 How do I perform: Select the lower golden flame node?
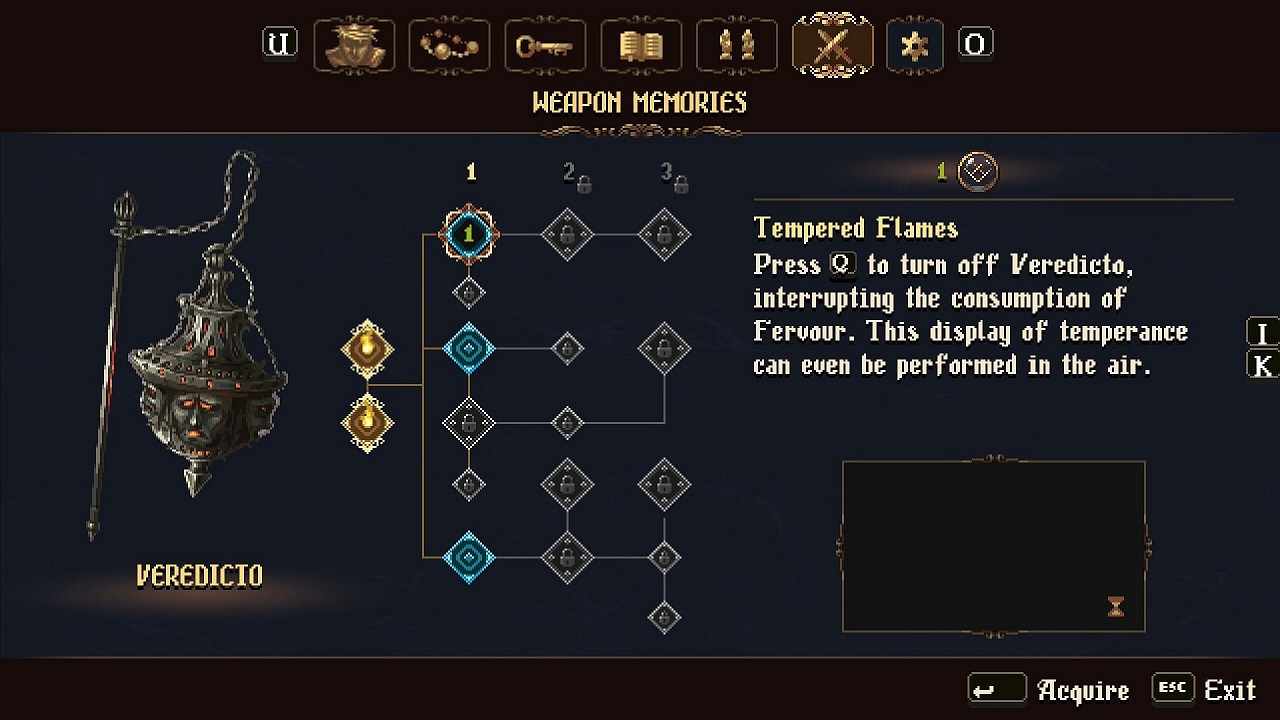(368, 420)
